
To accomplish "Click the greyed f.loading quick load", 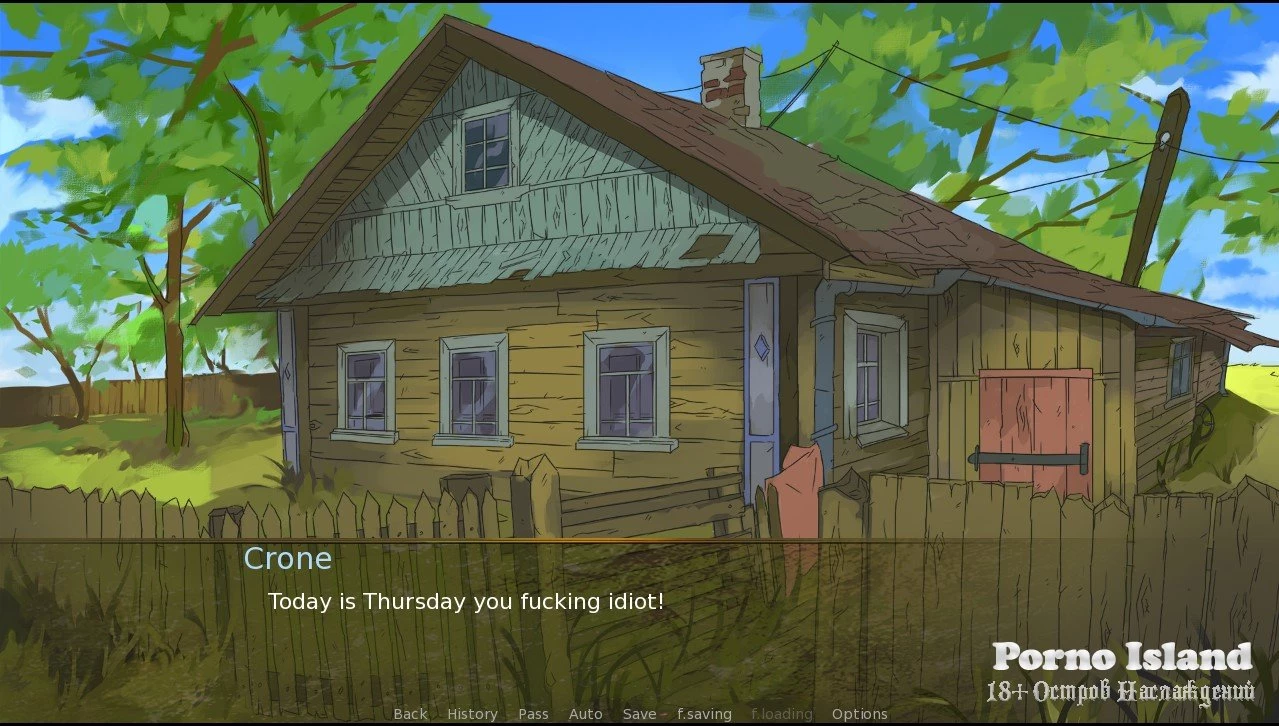I will pyautogui.click(x=781, y=714).
